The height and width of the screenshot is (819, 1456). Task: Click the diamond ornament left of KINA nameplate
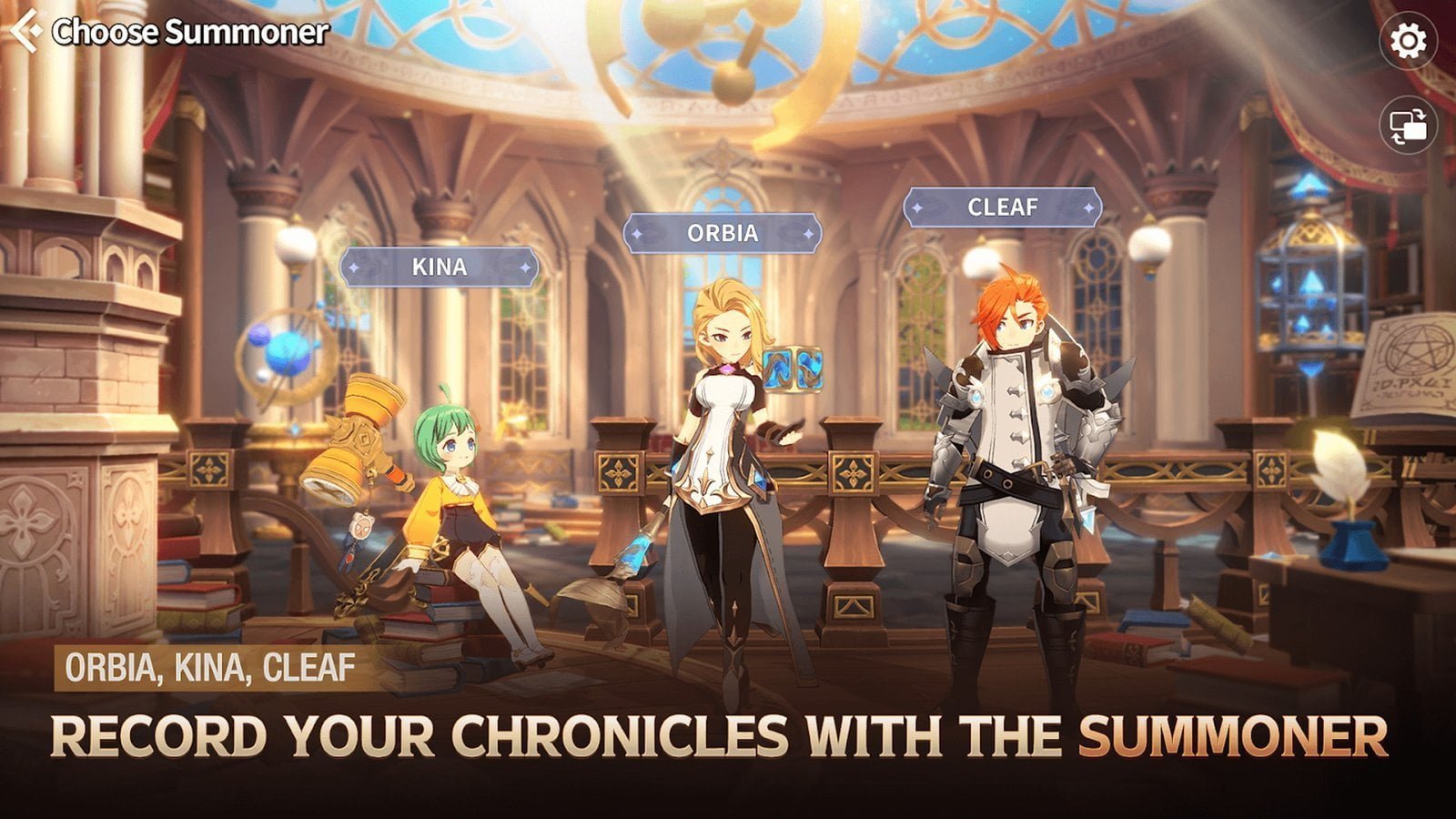click(355, 268)
